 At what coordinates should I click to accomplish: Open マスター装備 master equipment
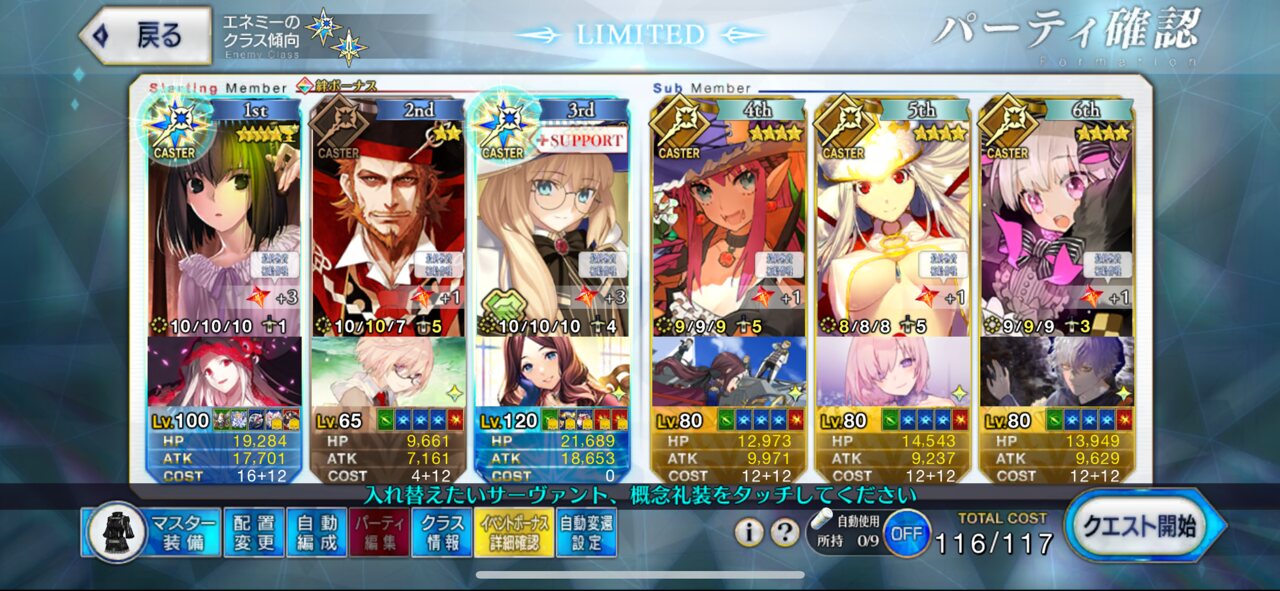(153, 532)
